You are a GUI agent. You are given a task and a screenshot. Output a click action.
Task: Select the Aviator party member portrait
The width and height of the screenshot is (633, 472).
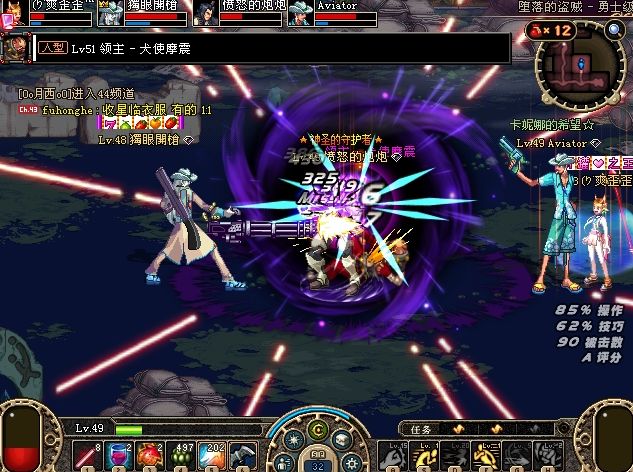tap(297, 13)
